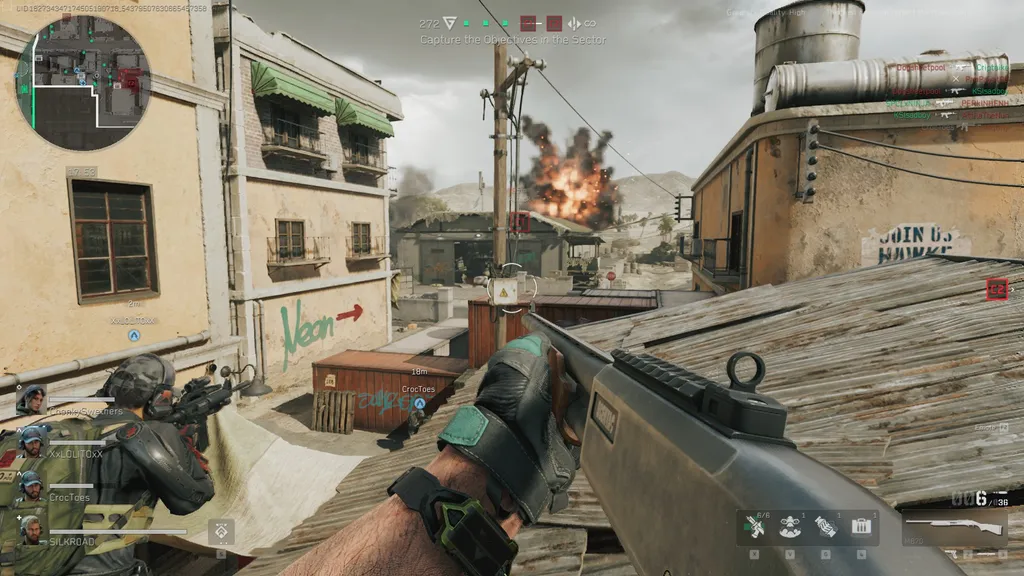Select the gas mask equipment icon
Viewport: 1024px width, 576px height.
789,526
